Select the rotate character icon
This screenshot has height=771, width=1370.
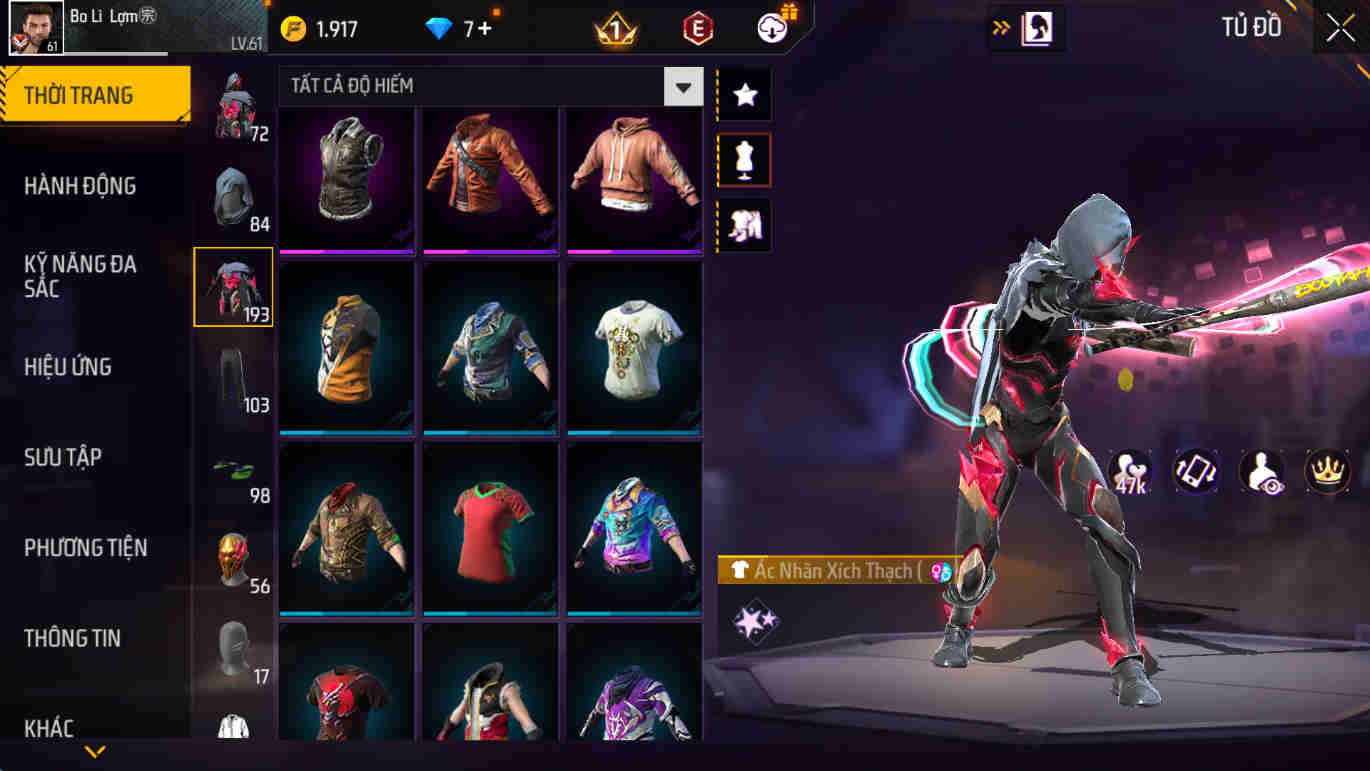pyautogui.click(x=1198, y=473)
